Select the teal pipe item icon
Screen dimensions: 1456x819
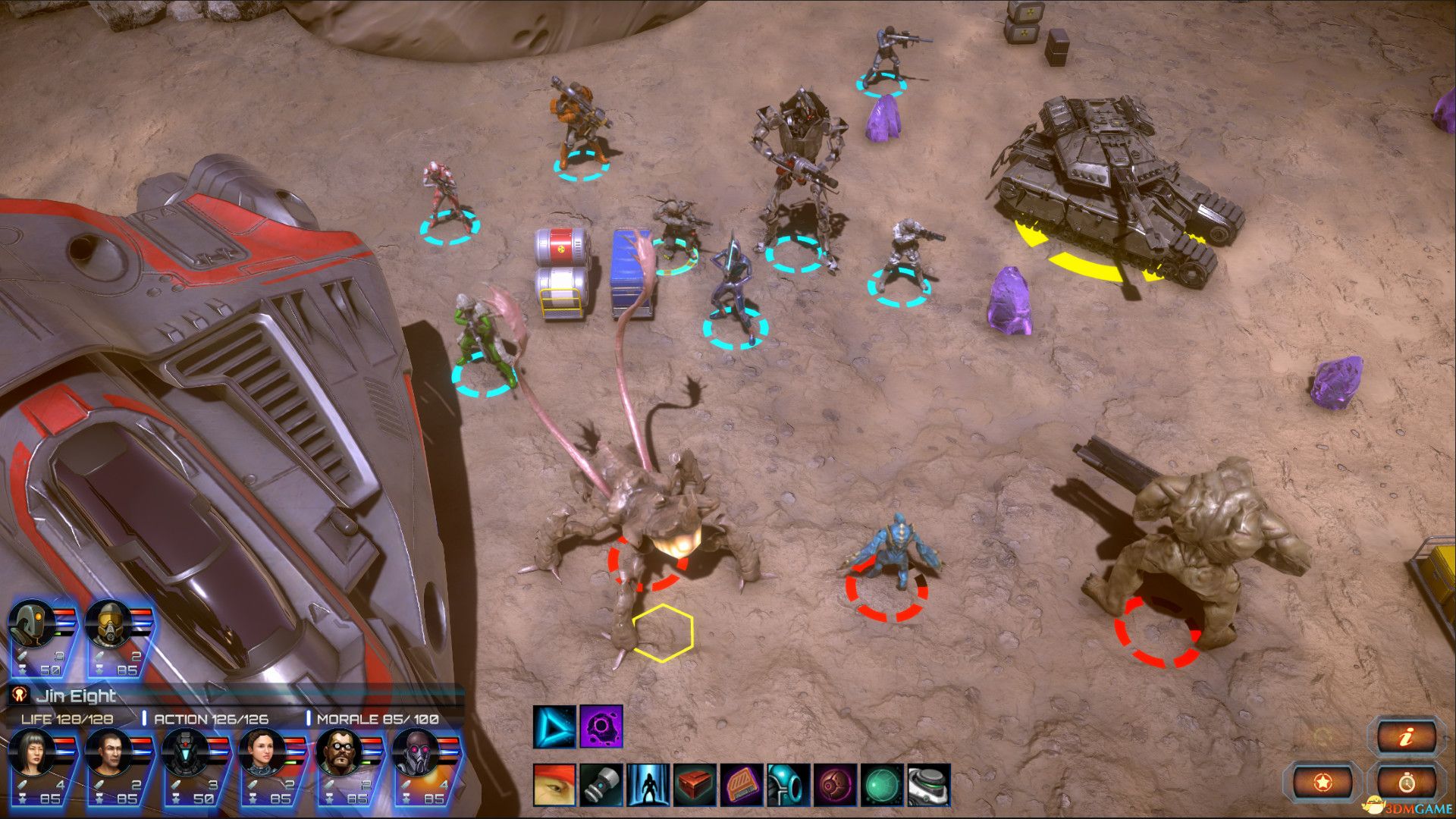pyautogui.click(x=789, y=785)
